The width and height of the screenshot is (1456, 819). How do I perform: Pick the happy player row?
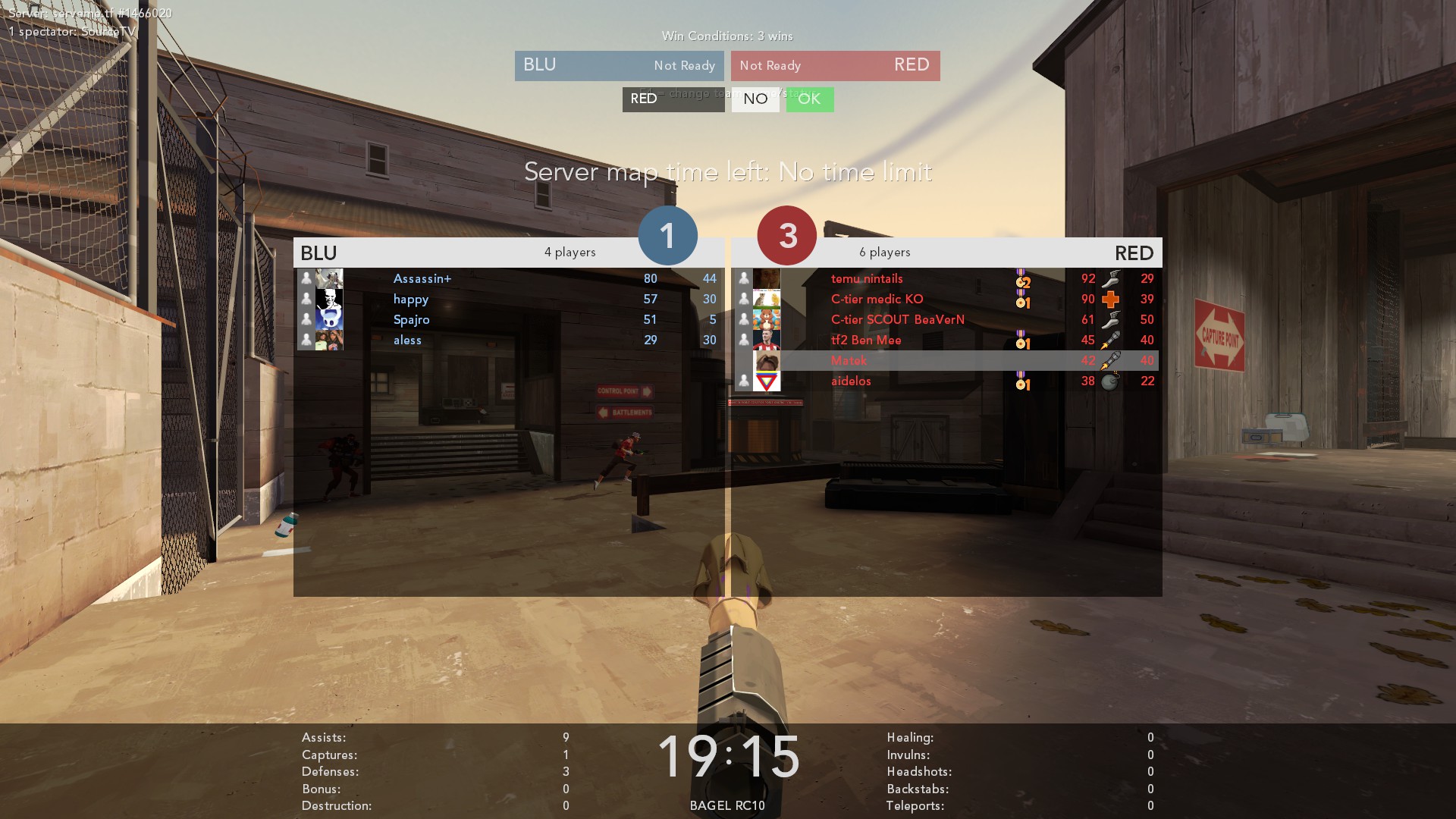[x=411, y=300]
